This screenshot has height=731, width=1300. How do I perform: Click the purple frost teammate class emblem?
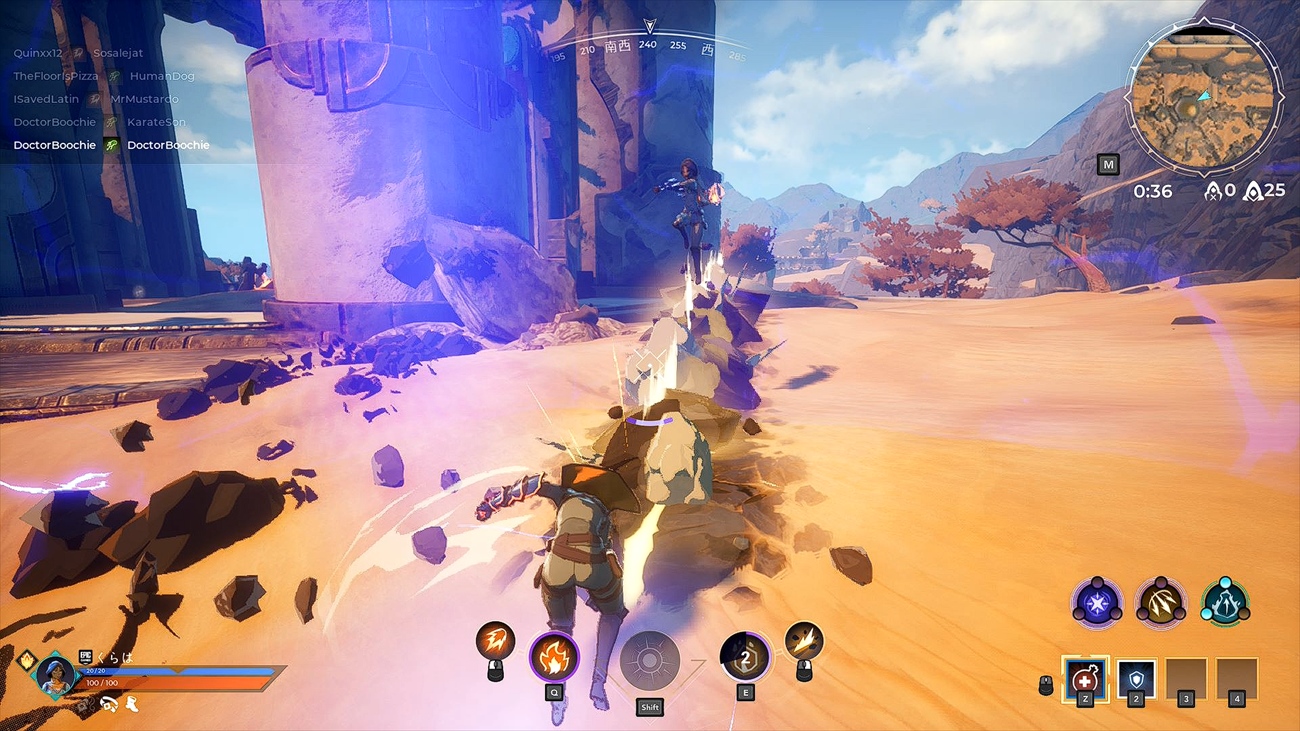pos(1097,602)
